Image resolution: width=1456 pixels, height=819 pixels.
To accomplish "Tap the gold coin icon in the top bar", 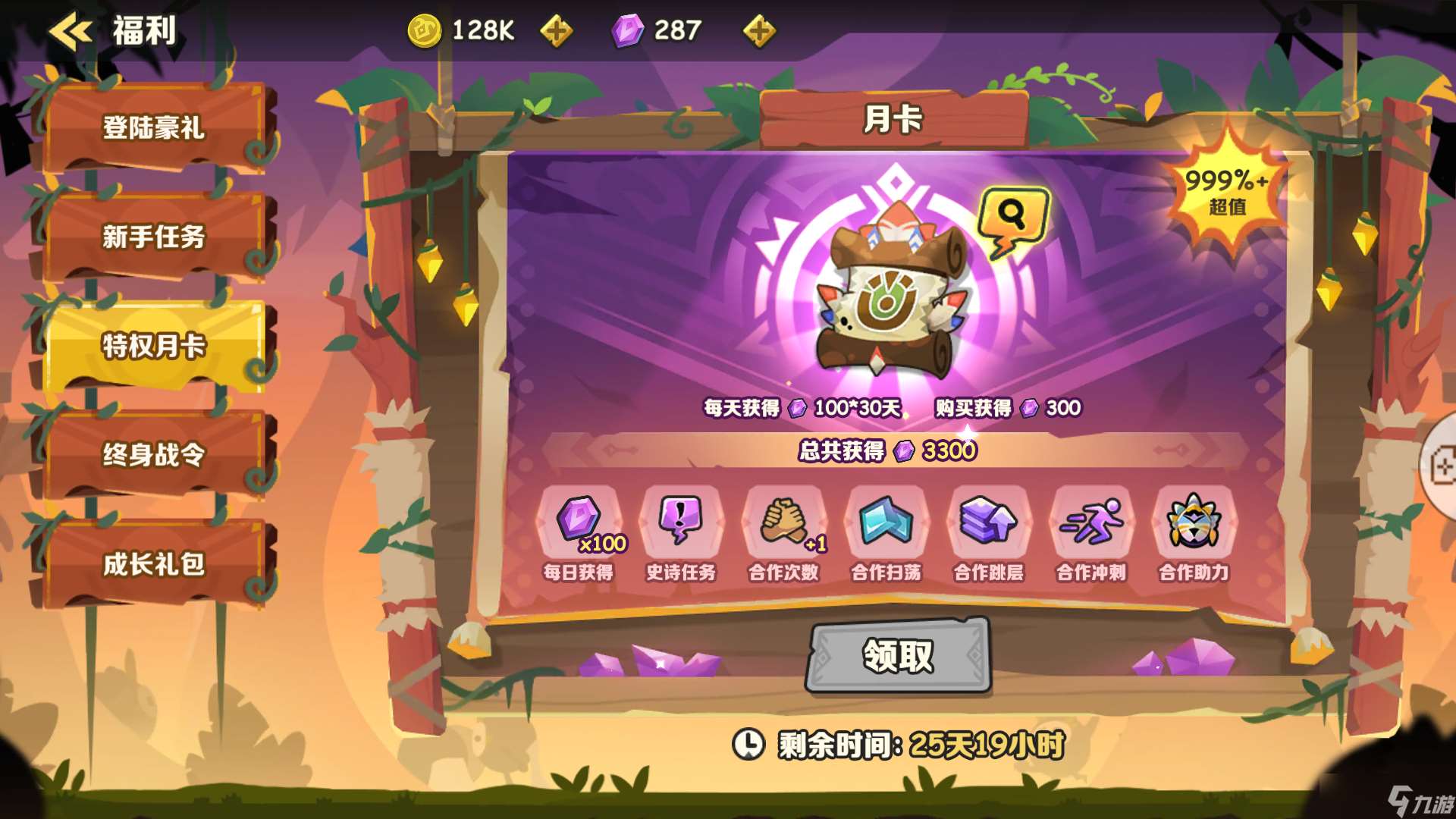I will tap(425, 30).
